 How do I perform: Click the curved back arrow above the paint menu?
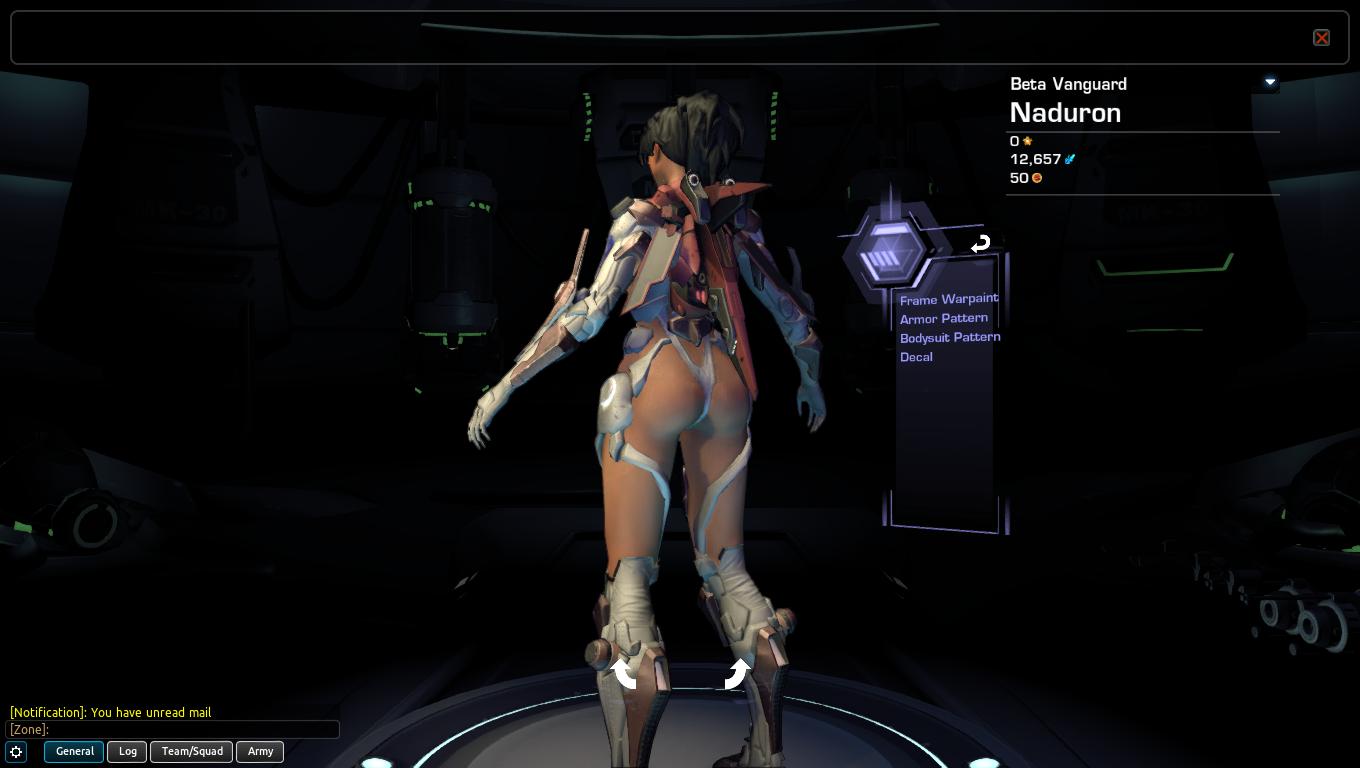pos(980,243)
